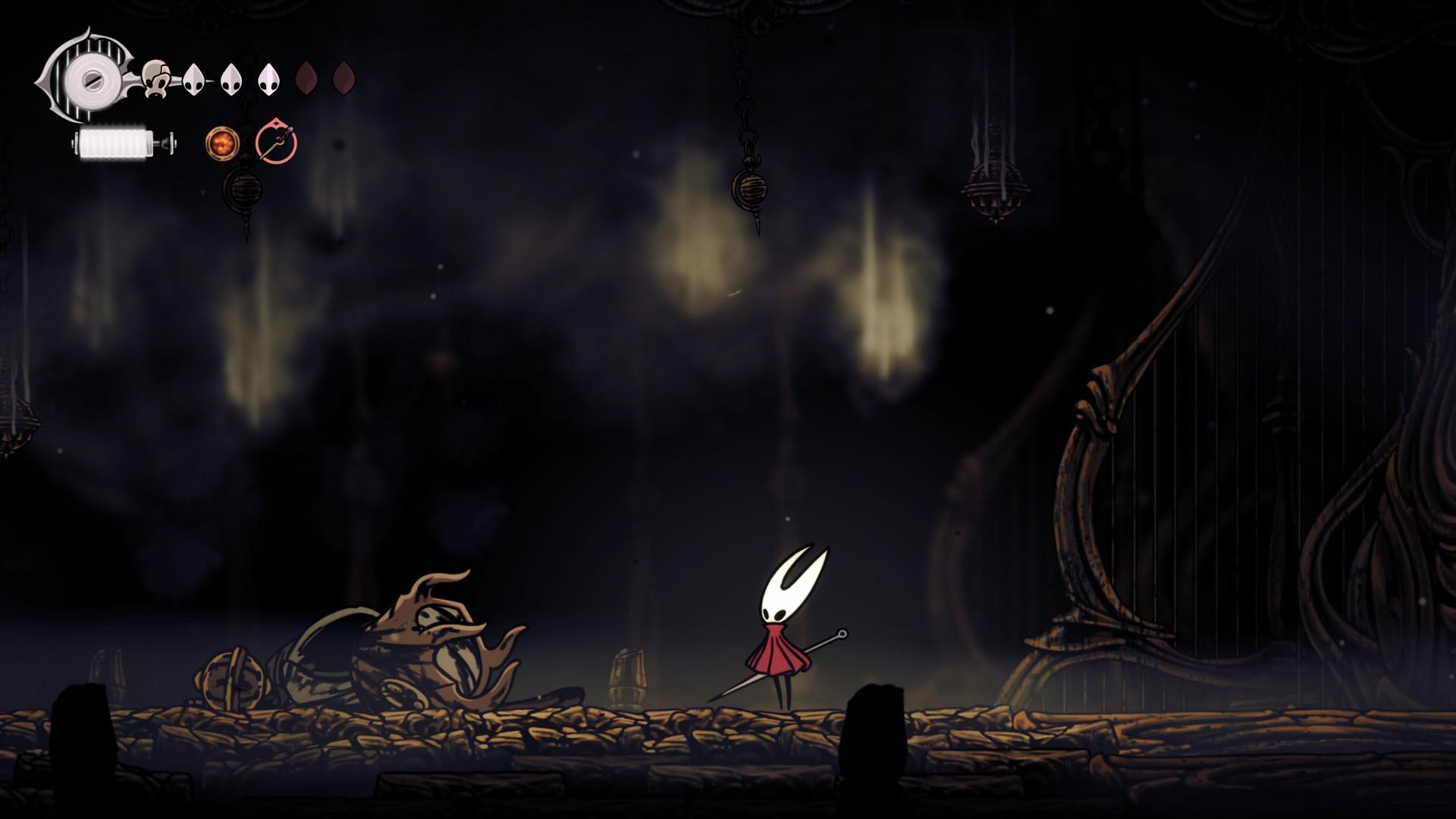Select the glowing orange orb tool icon
This screenshot has height=819, width=1456.
[x=222, y=143]
